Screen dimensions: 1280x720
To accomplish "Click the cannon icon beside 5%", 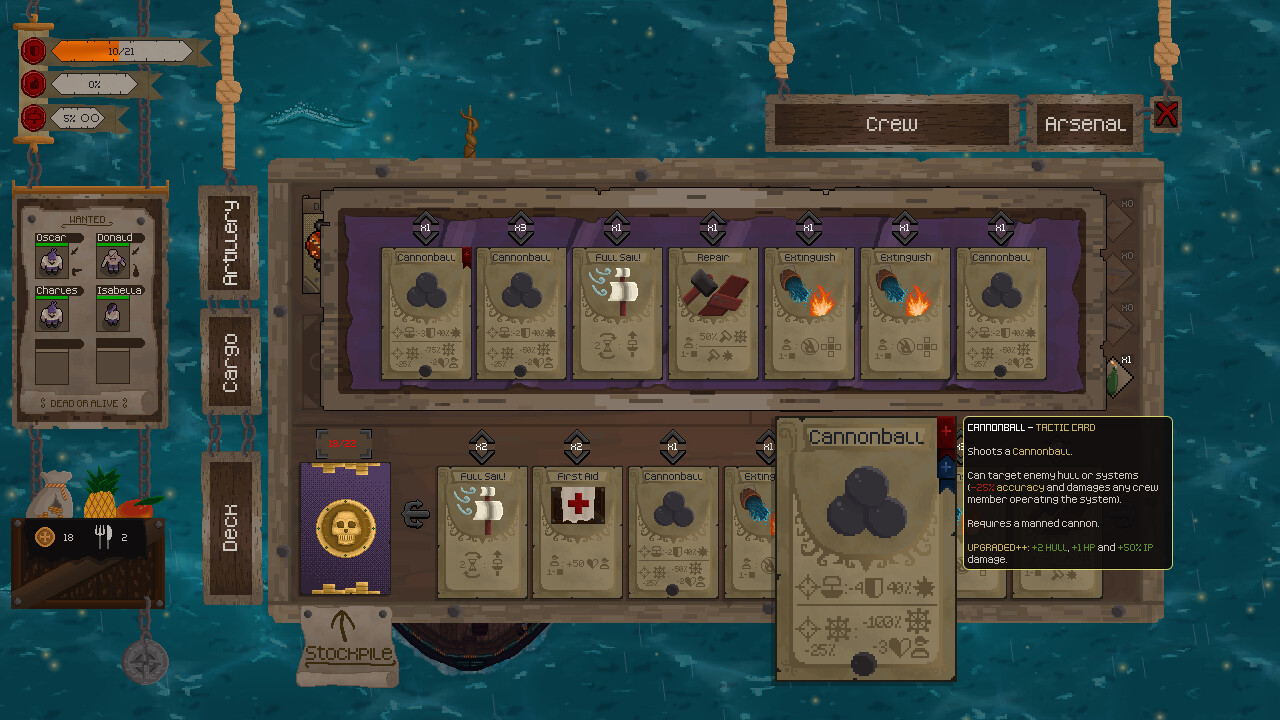I will click(33, 118).
